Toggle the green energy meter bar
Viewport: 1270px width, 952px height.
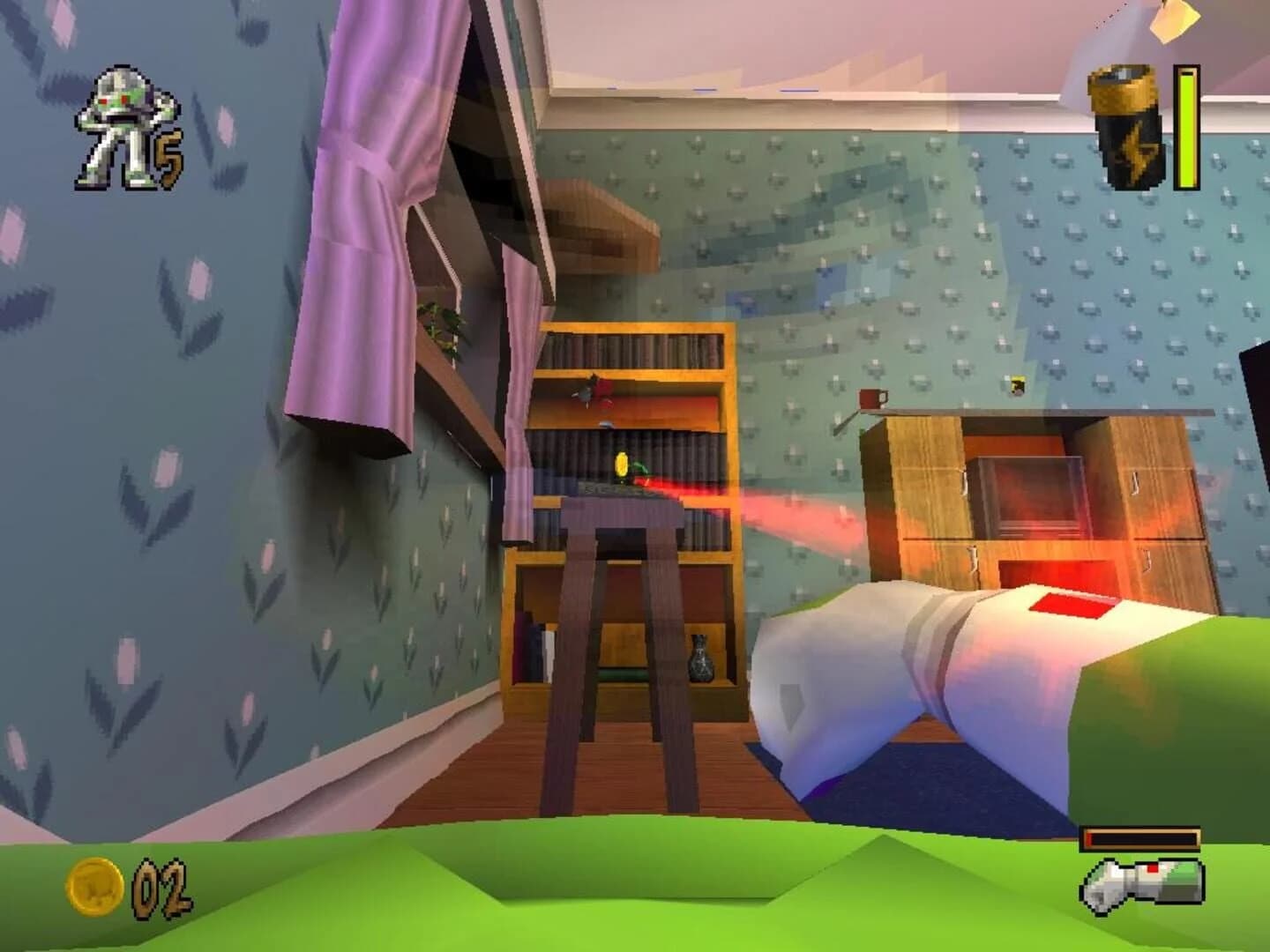coord(1185,128)
